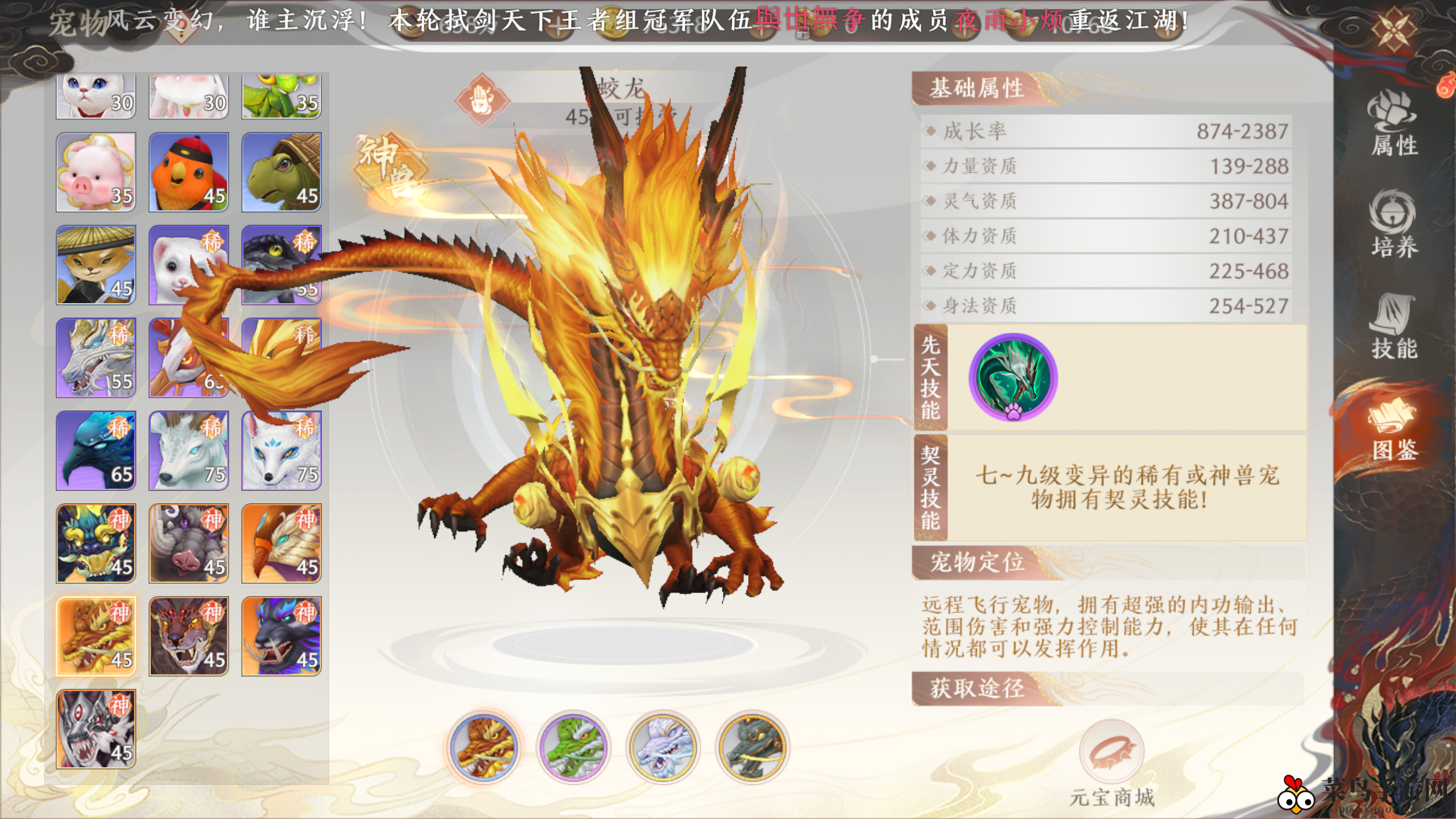Viewport: 1456px width, 819px height.
Task: Select the white fox rare pet
Action: (282, 450)
